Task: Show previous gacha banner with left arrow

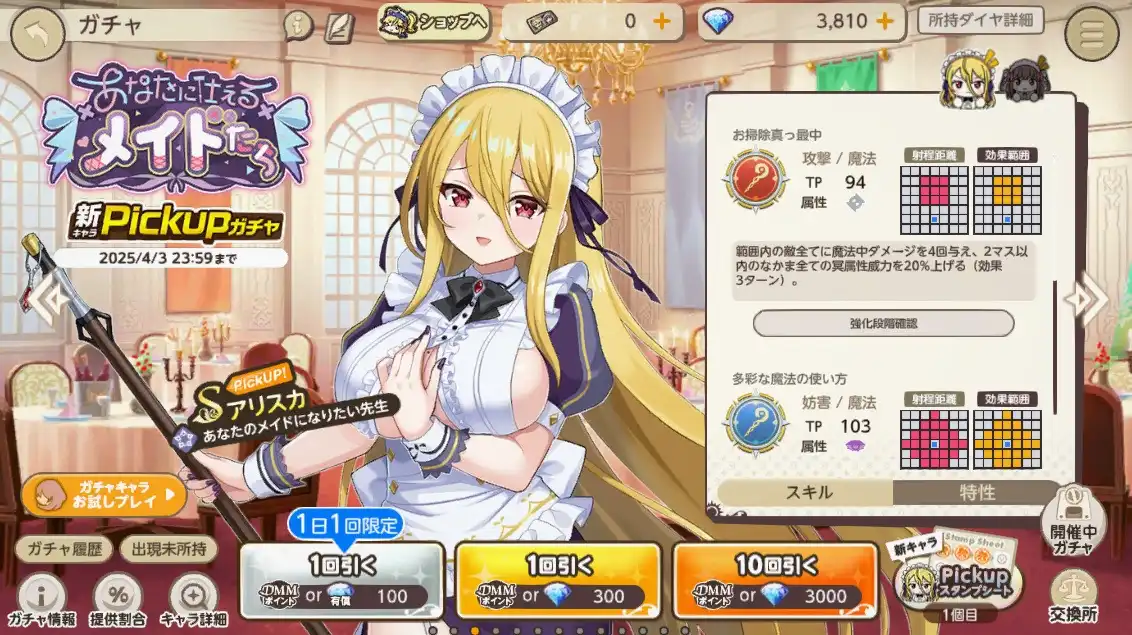Action: tap(47, 297)
